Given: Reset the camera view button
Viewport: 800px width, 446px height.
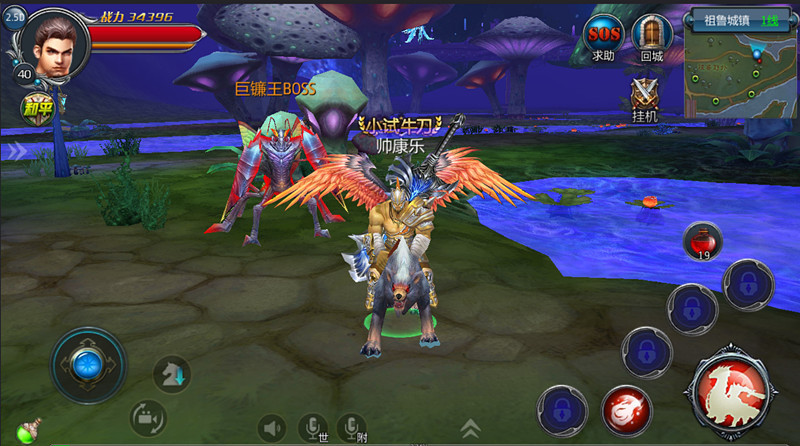Looking at the screenshot, I should point(148,418).
